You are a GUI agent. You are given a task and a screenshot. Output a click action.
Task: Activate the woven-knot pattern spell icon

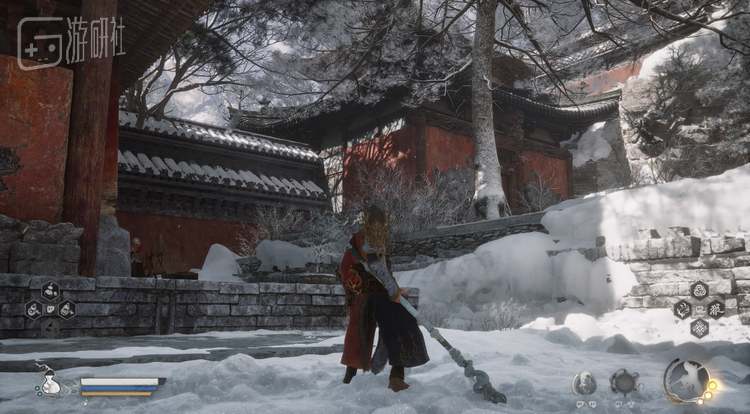coord(699,327)
